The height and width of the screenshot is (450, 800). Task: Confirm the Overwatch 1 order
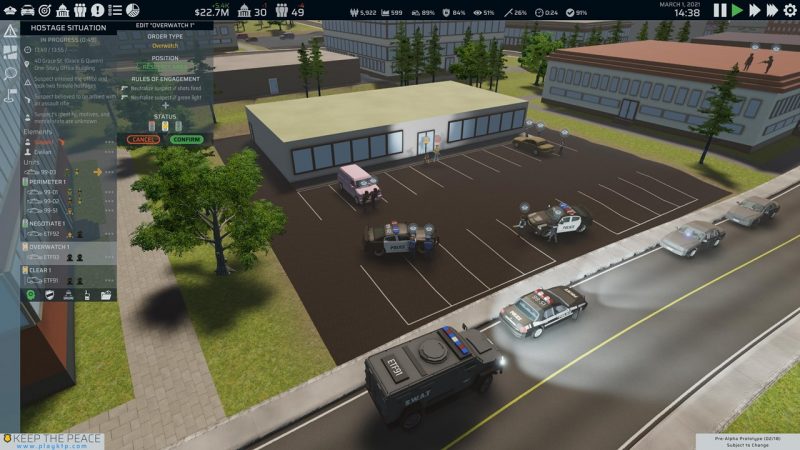click(x=186, y=139)
